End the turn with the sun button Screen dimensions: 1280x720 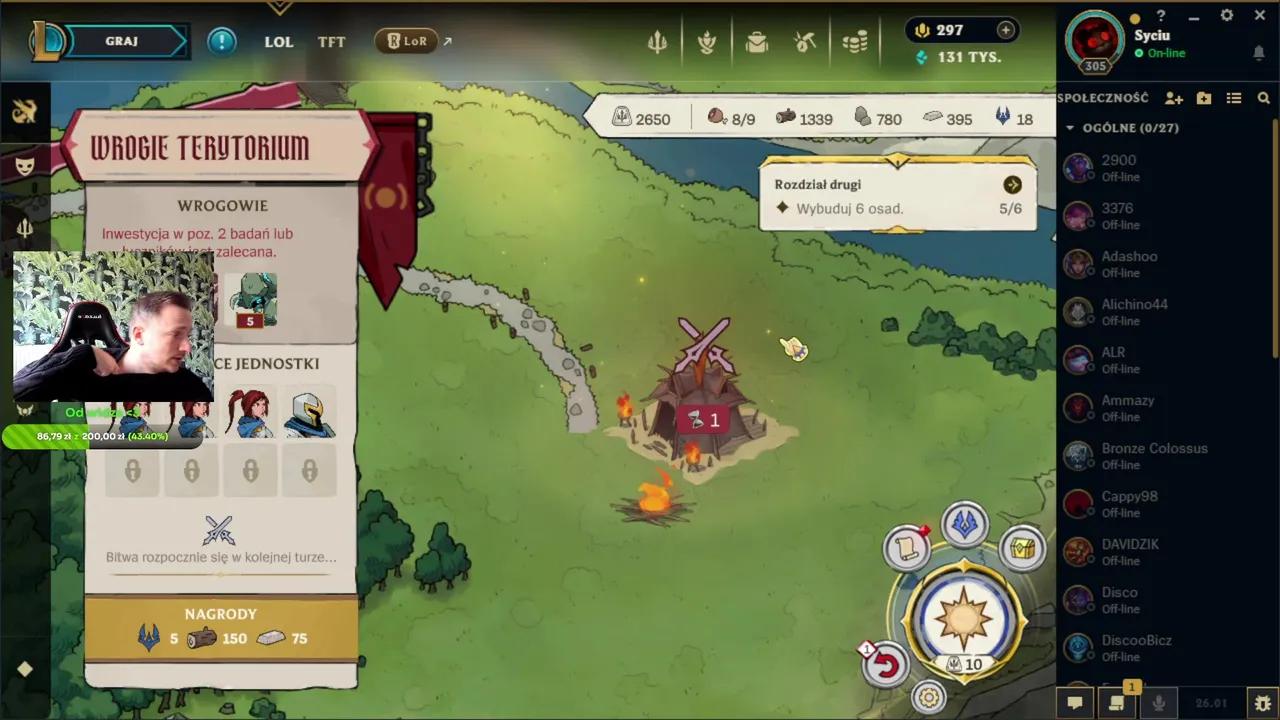pos(963,616)
